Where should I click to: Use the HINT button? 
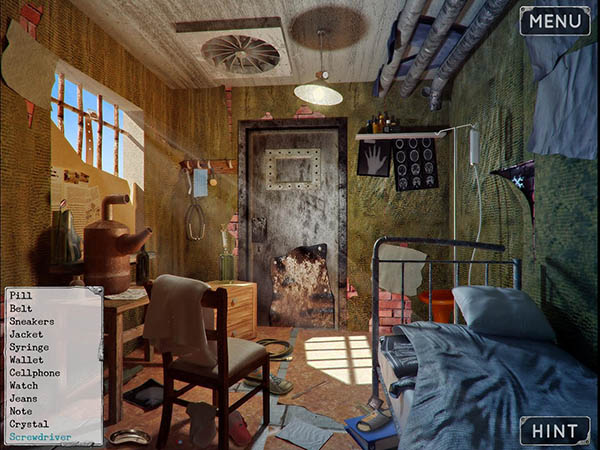[x=554, y=430]
